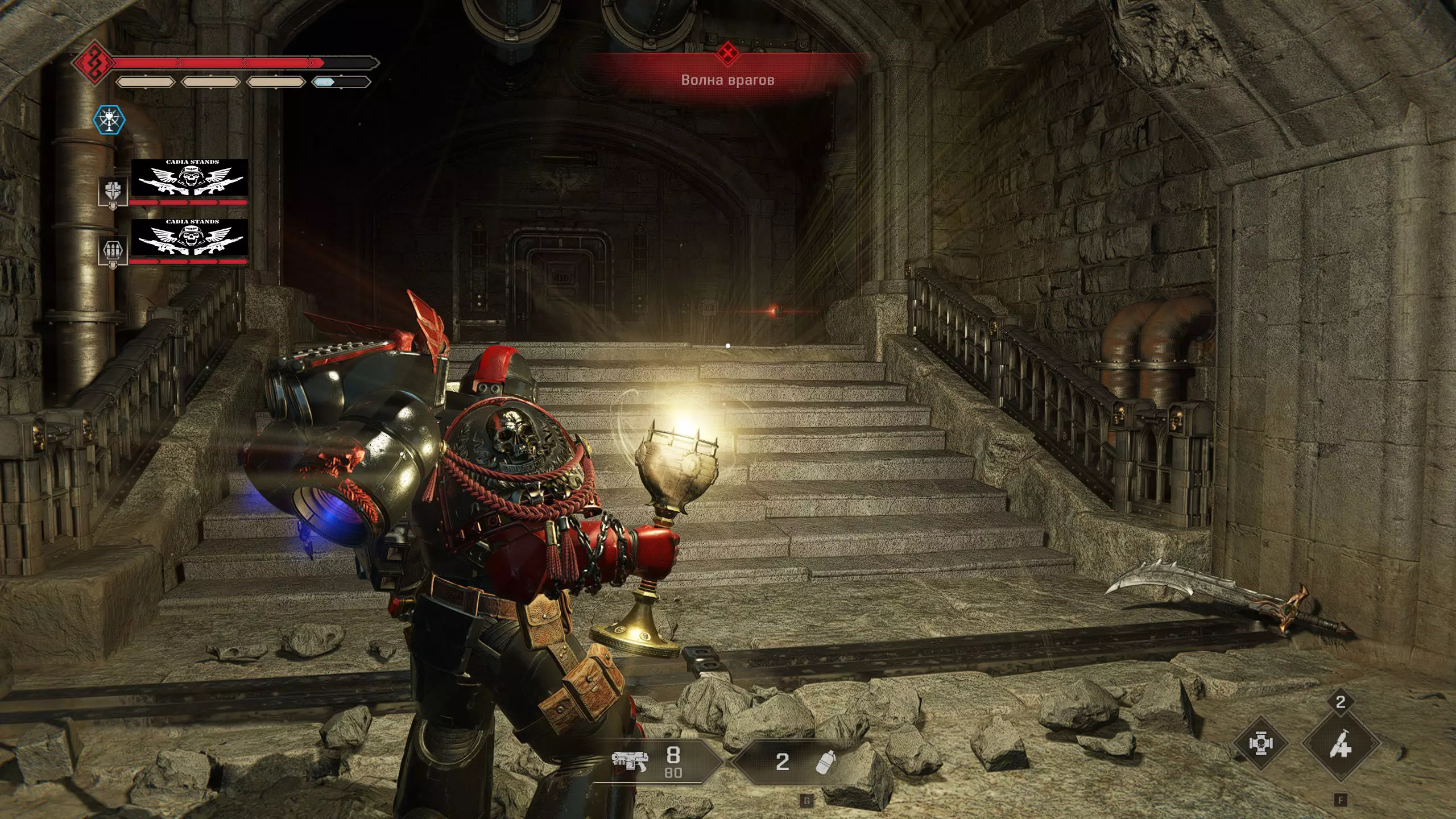Image resolution: width=1456 pixels, height=819 pixels.
Task: Click the skull cross relic icon
Action: click(x=1260, y=743)
